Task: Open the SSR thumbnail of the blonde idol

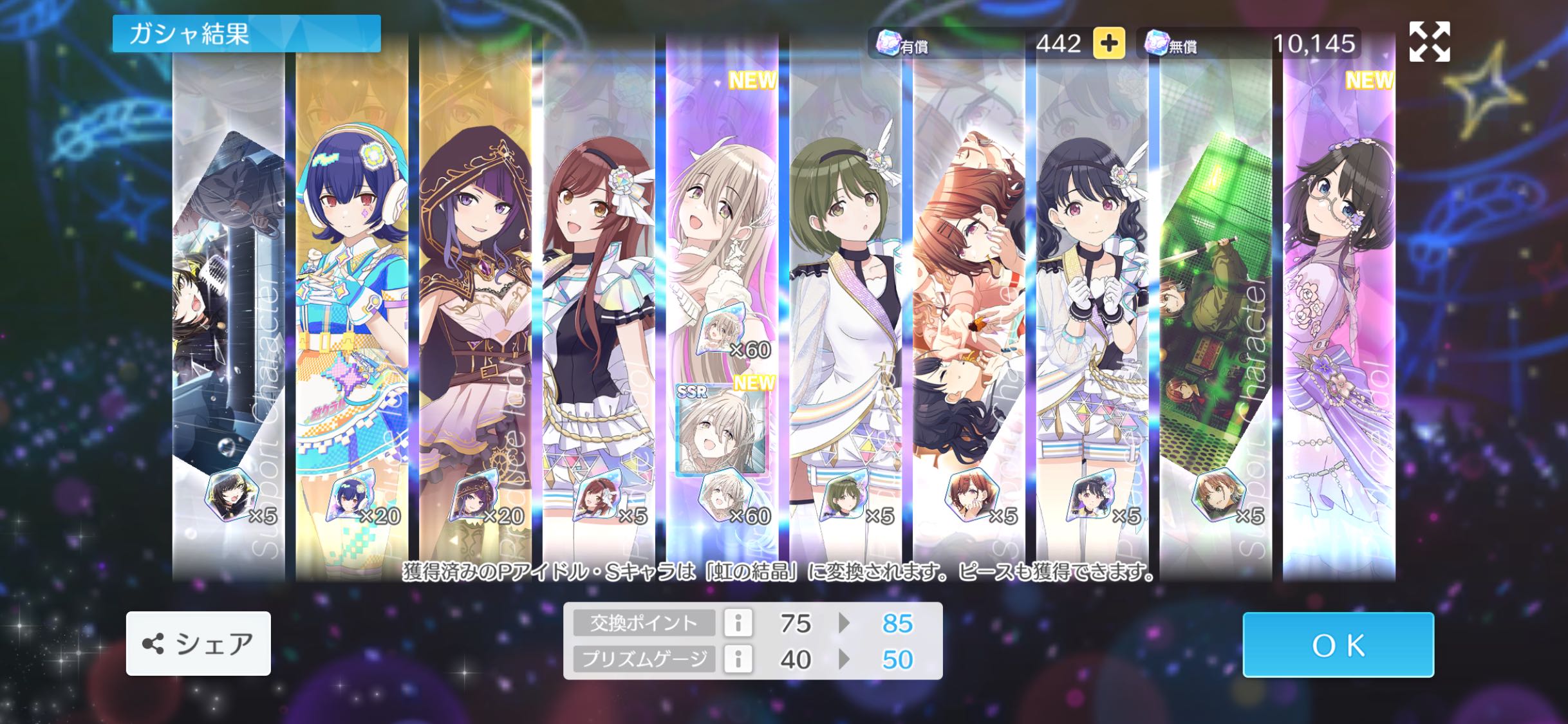Action: click(x=721, y=429)
